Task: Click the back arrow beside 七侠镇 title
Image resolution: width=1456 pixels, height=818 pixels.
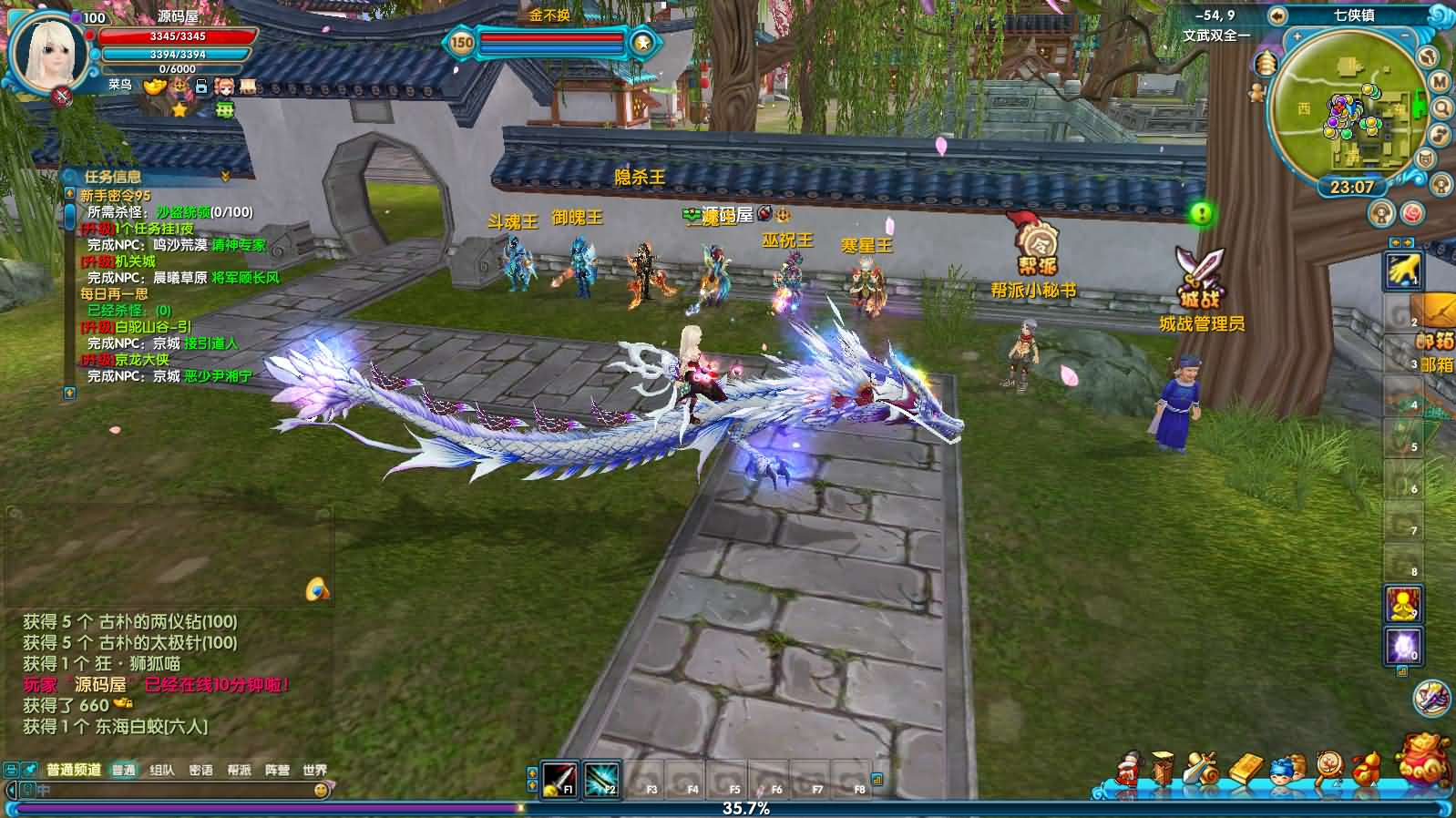Action: pos(1277,15)
